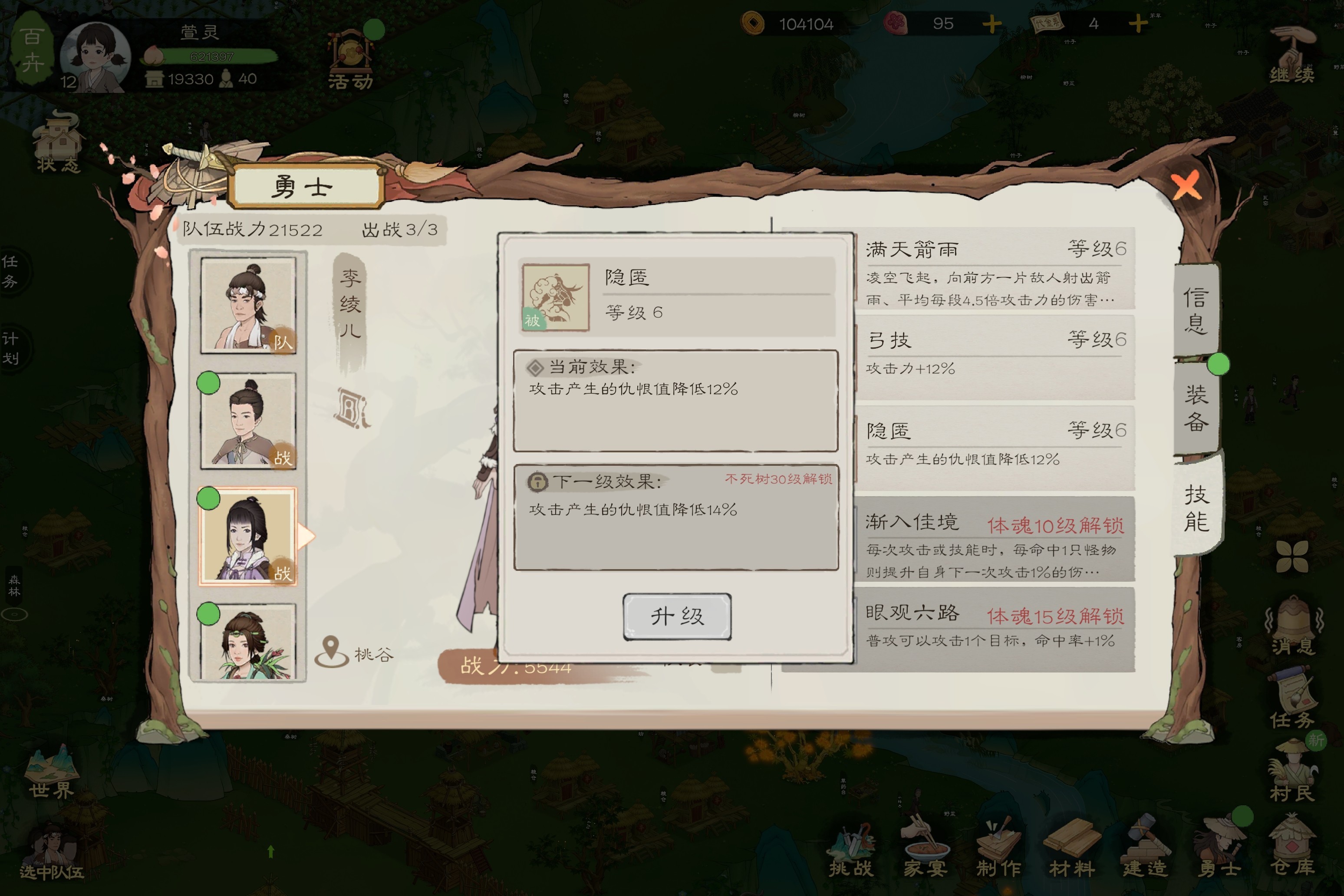The width and height of the screenshot is (1344, 896).
Task: Select the warrior with green leaf headdress
Action: coord(248,641)
